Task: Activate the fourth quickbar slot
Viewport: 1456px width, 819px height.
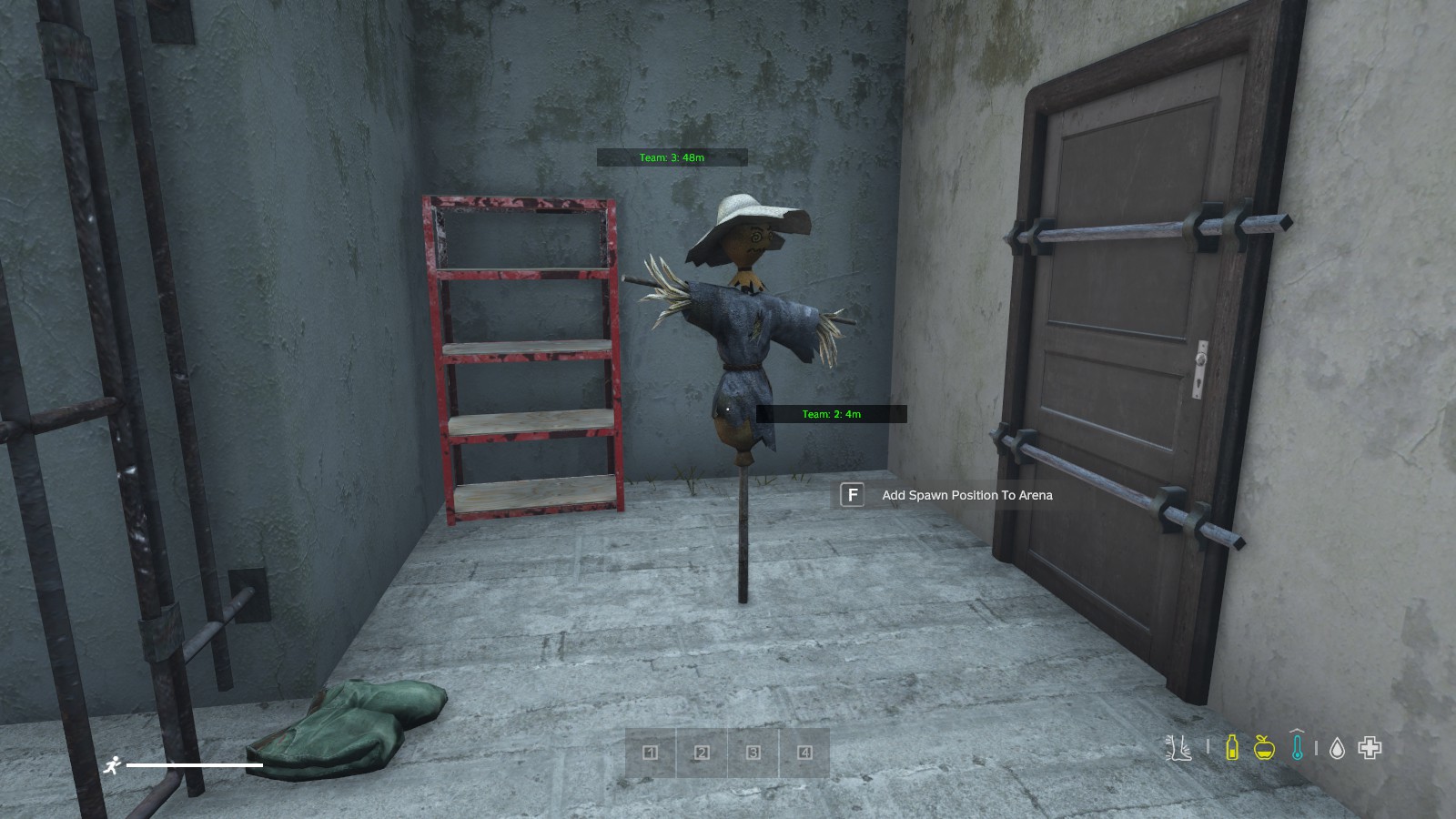Action: click(804, 753)
